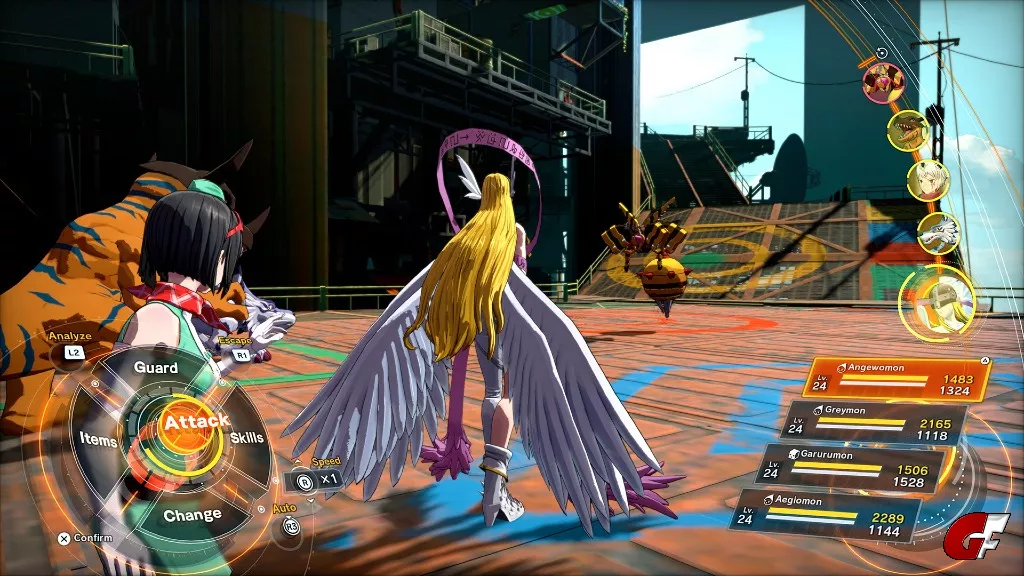Toggle the battle Speed X1 setting
The height and width of the screenshot is (576, 1024).
[318, 479]
